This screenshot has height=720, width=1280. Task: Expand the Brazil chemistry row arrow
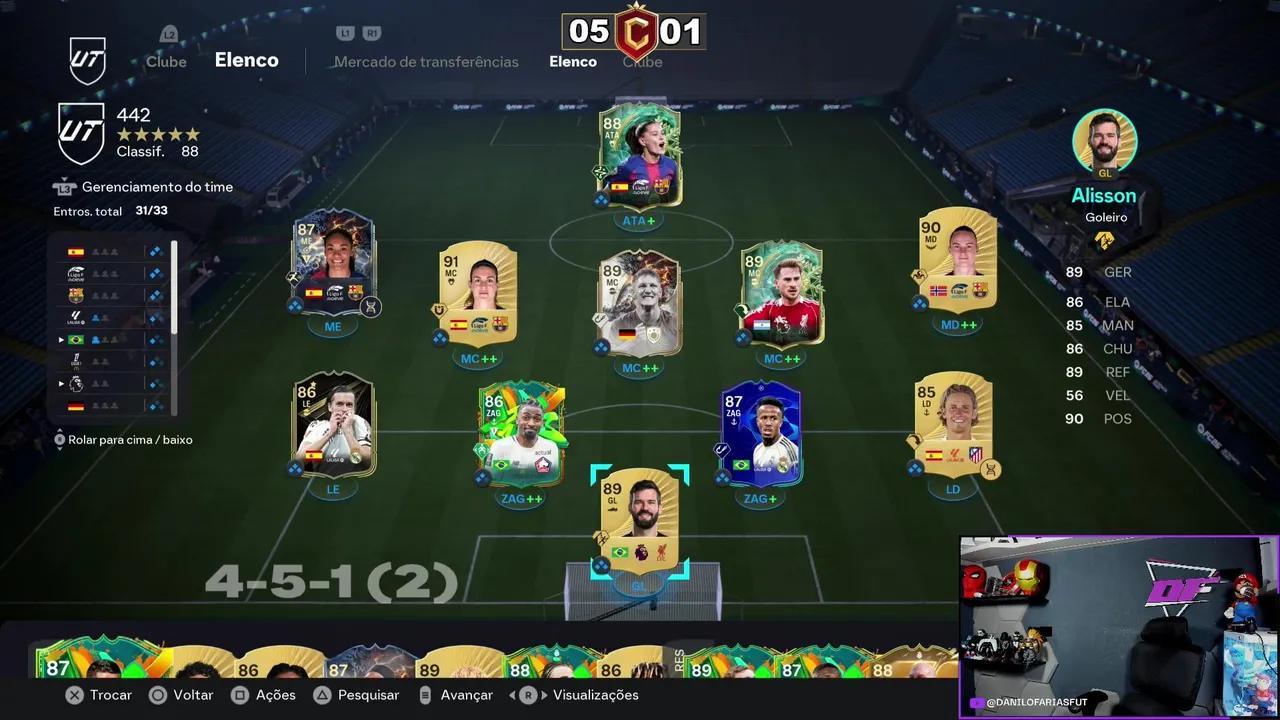[61, 339]
